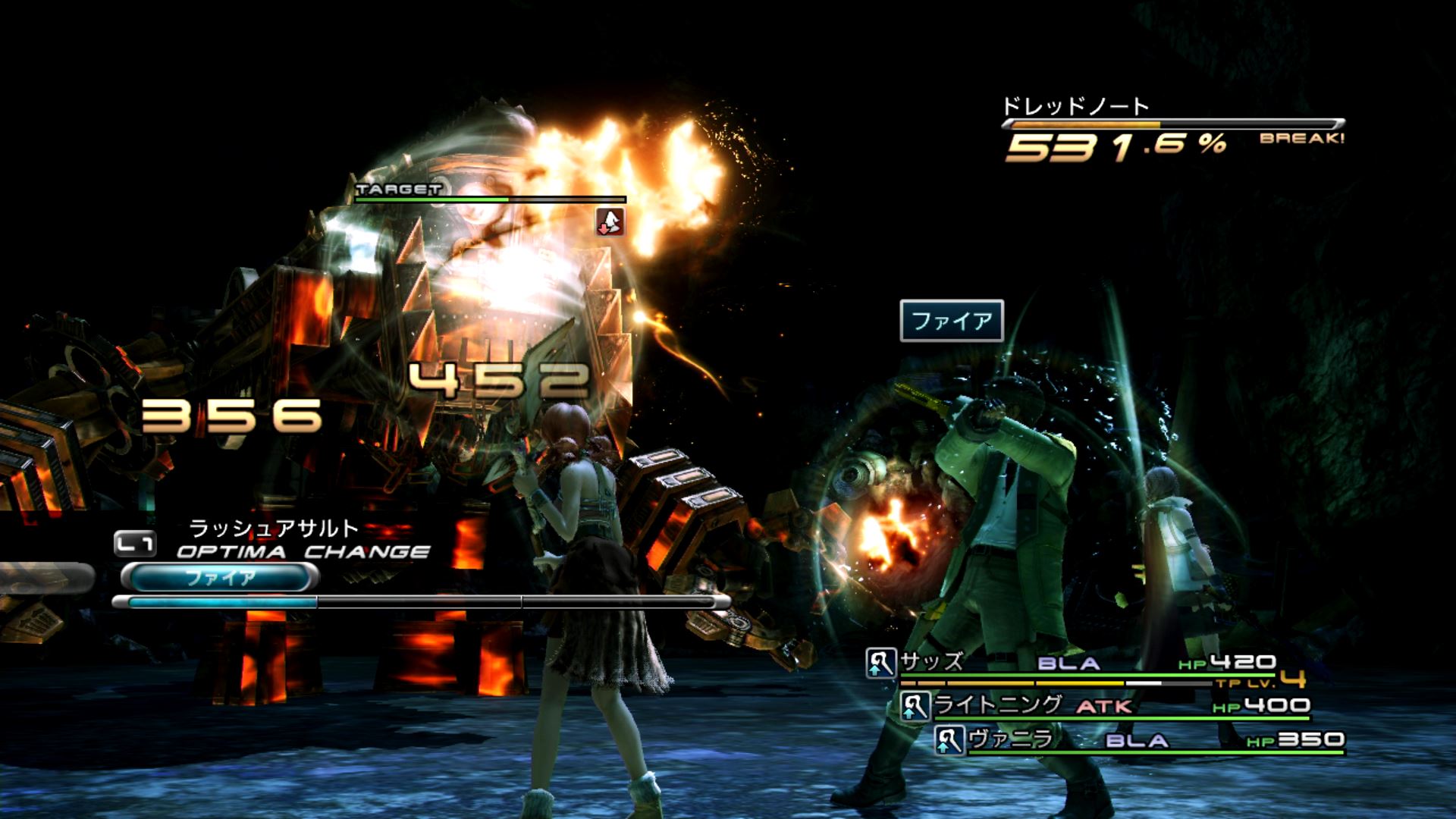Click the debuff status icon under the target bar
The width and height of the screenshot is (1456, 819).
coord(610,221)
